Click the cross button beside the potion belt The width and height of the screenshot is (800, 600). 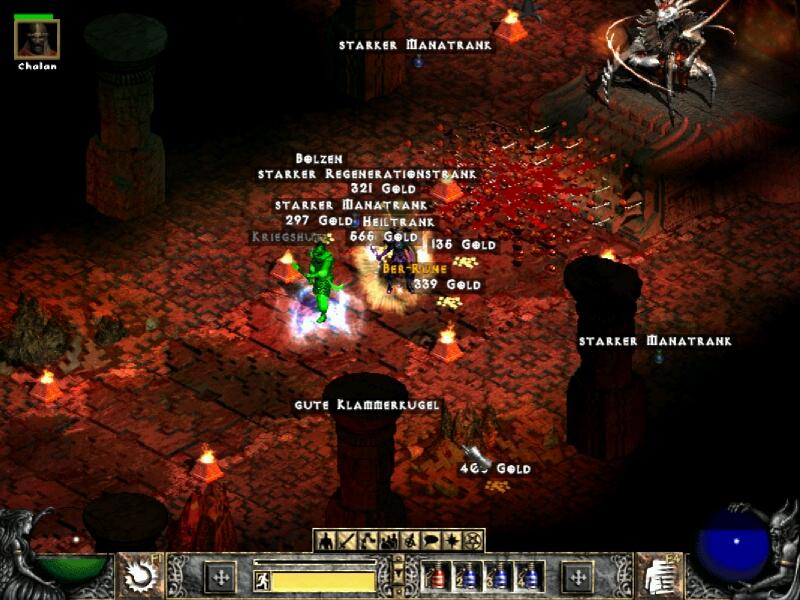tap(577, 577)
